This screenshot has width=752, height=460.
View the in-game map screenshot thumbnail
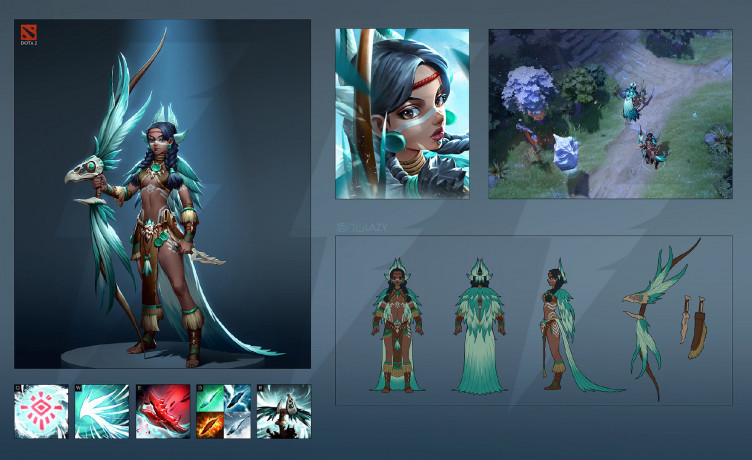610,113
